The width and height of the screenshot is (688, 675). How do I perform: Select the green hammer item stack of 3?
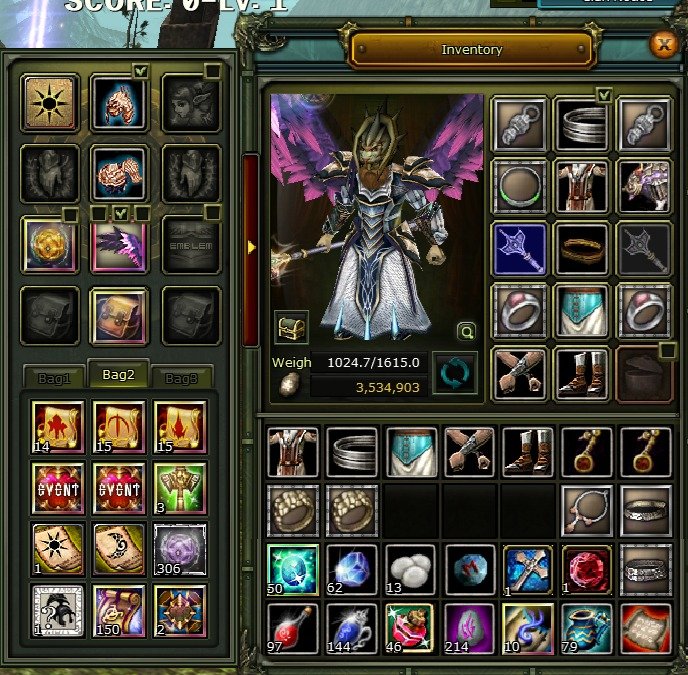(180, 487)
